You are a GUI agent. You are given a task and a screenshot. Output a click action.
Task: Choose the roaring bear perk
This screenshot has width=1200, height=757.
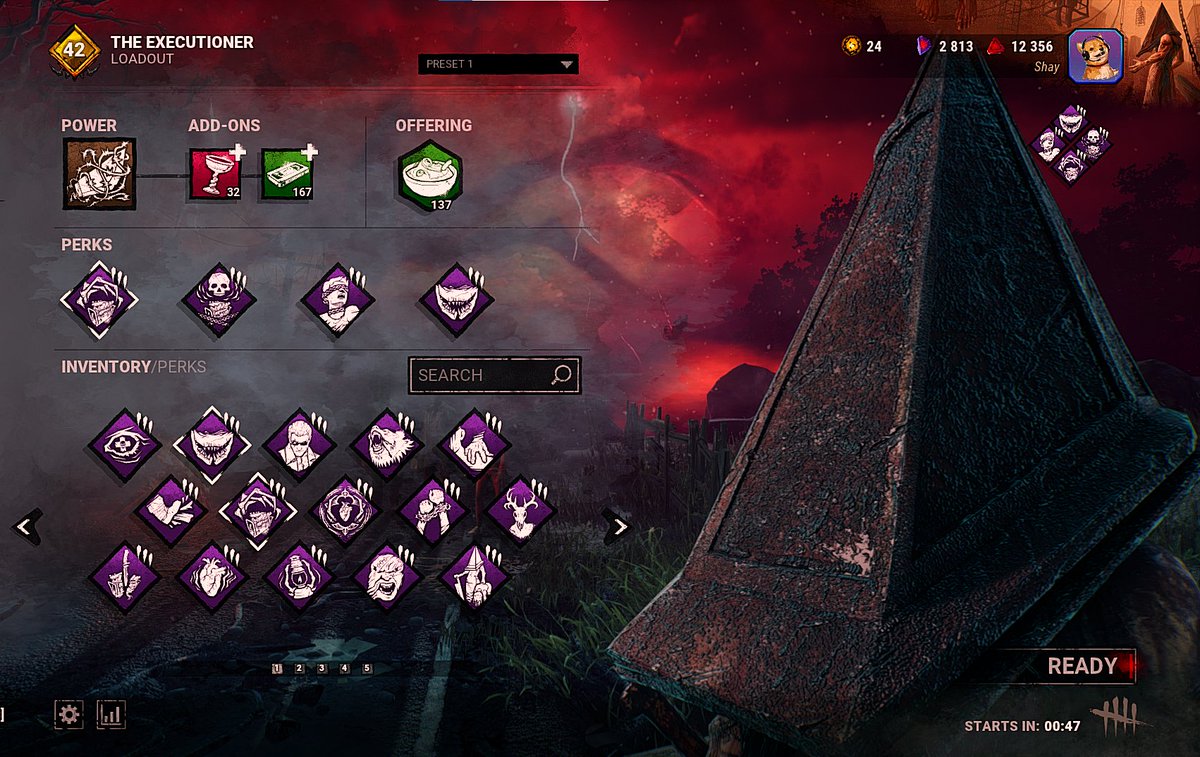tap(387, 444)
